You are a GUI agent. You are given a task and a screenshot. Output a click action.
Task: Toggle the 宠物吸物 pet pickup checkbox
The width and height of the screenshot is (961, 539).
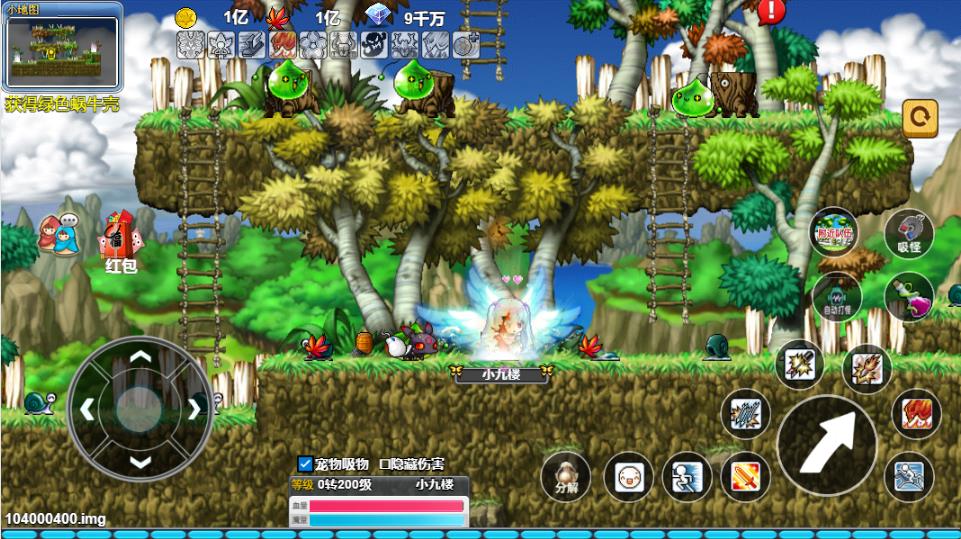[306, 464]
